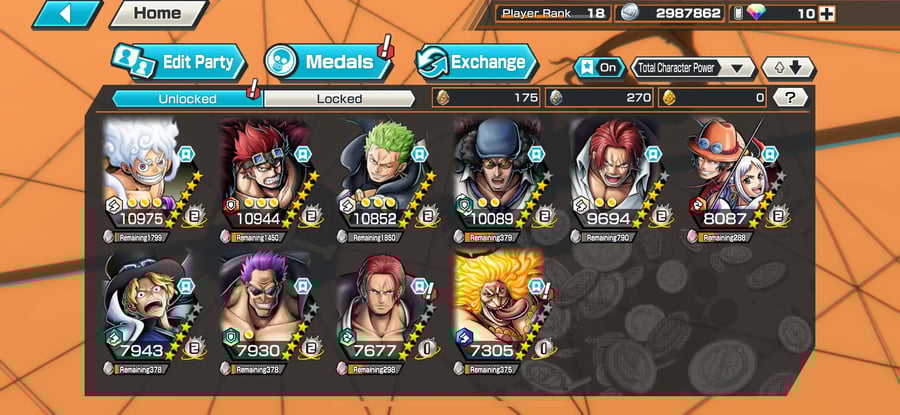Open the Exchange menu

(475, 62)
